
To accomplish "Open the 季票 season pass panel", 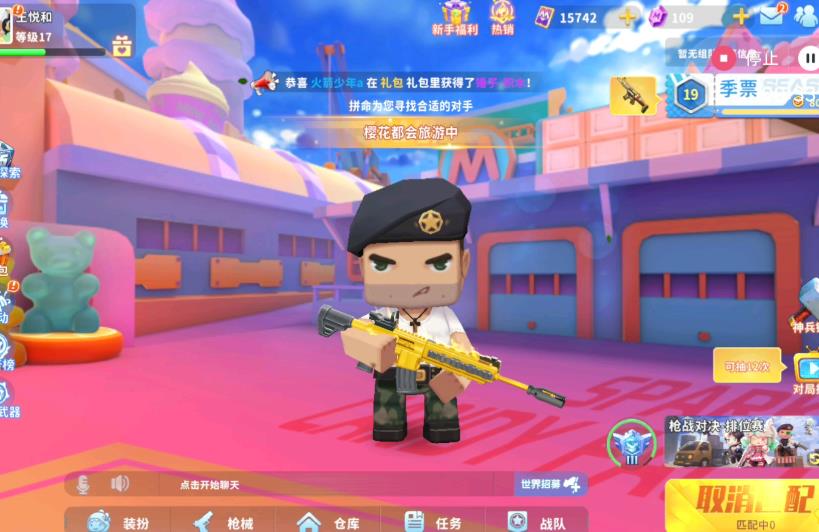I will click(742, 92).
